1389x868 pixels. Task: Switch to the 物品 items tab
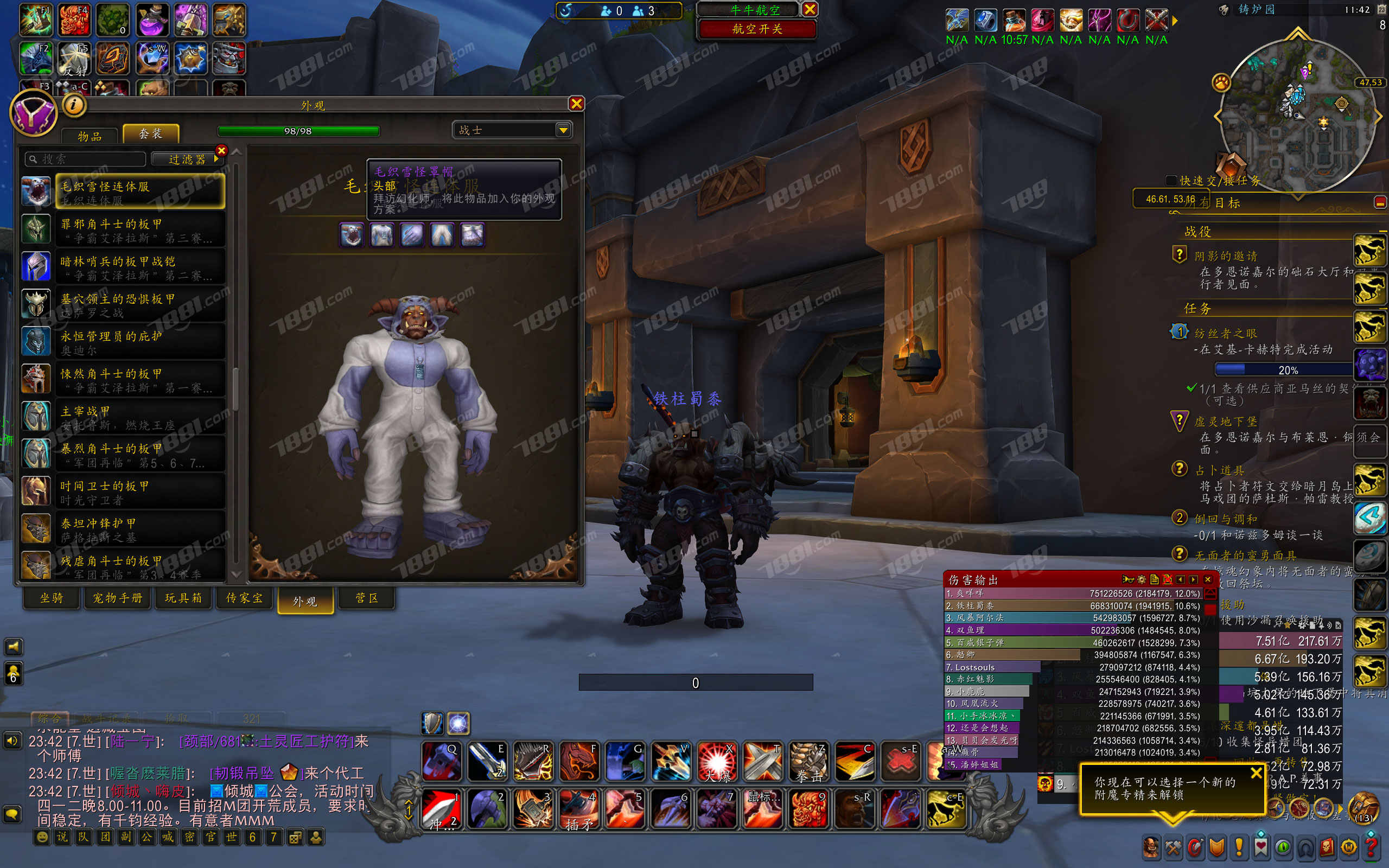pos(90,136)
